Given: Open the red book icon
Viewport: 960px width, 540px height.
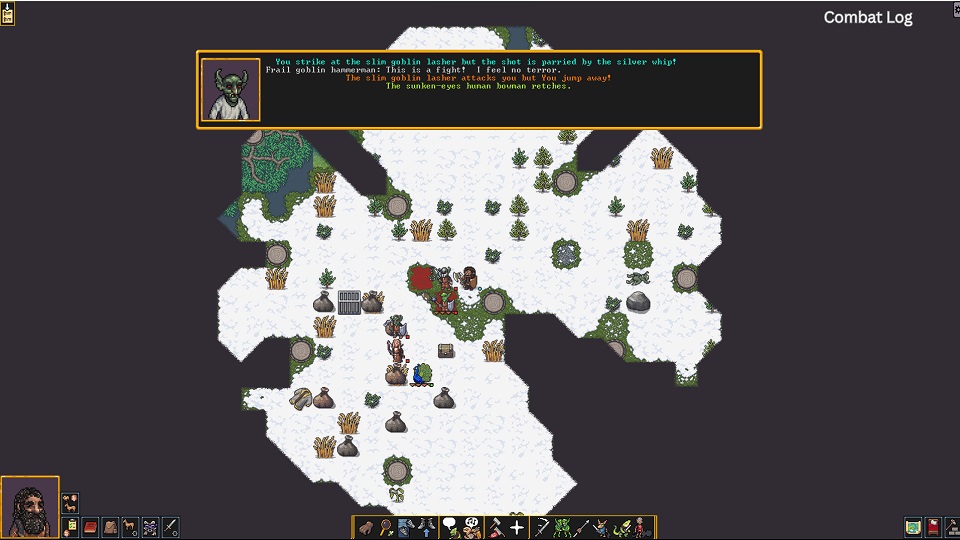Looking at the screenshot, I should click(x=90, y=527).
